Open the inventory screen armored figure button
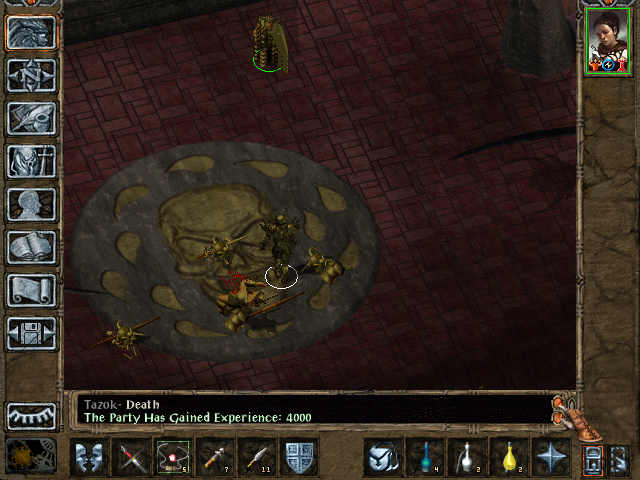 (x=31, y=161)
